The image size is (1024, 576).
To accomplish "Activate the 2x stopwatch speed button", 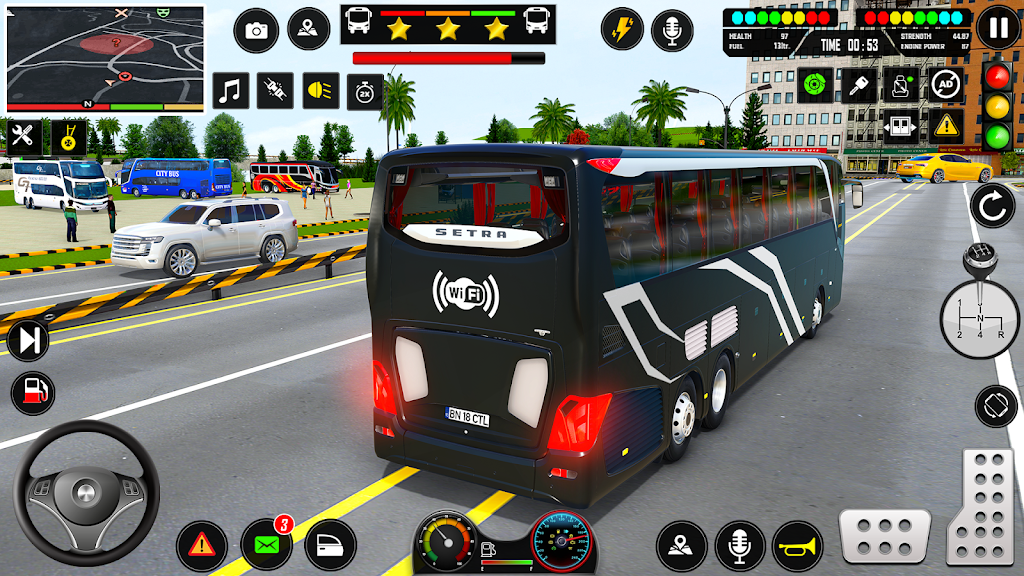I will (365, 92).
